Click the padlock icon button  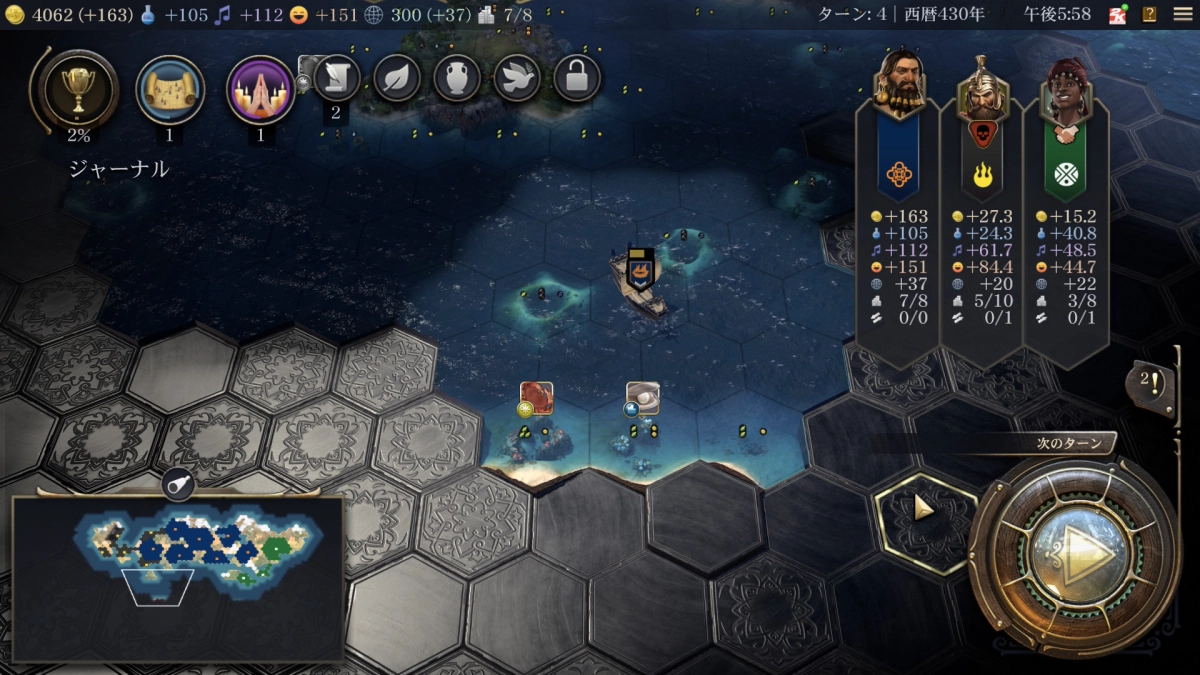click(x=577, y=77)
